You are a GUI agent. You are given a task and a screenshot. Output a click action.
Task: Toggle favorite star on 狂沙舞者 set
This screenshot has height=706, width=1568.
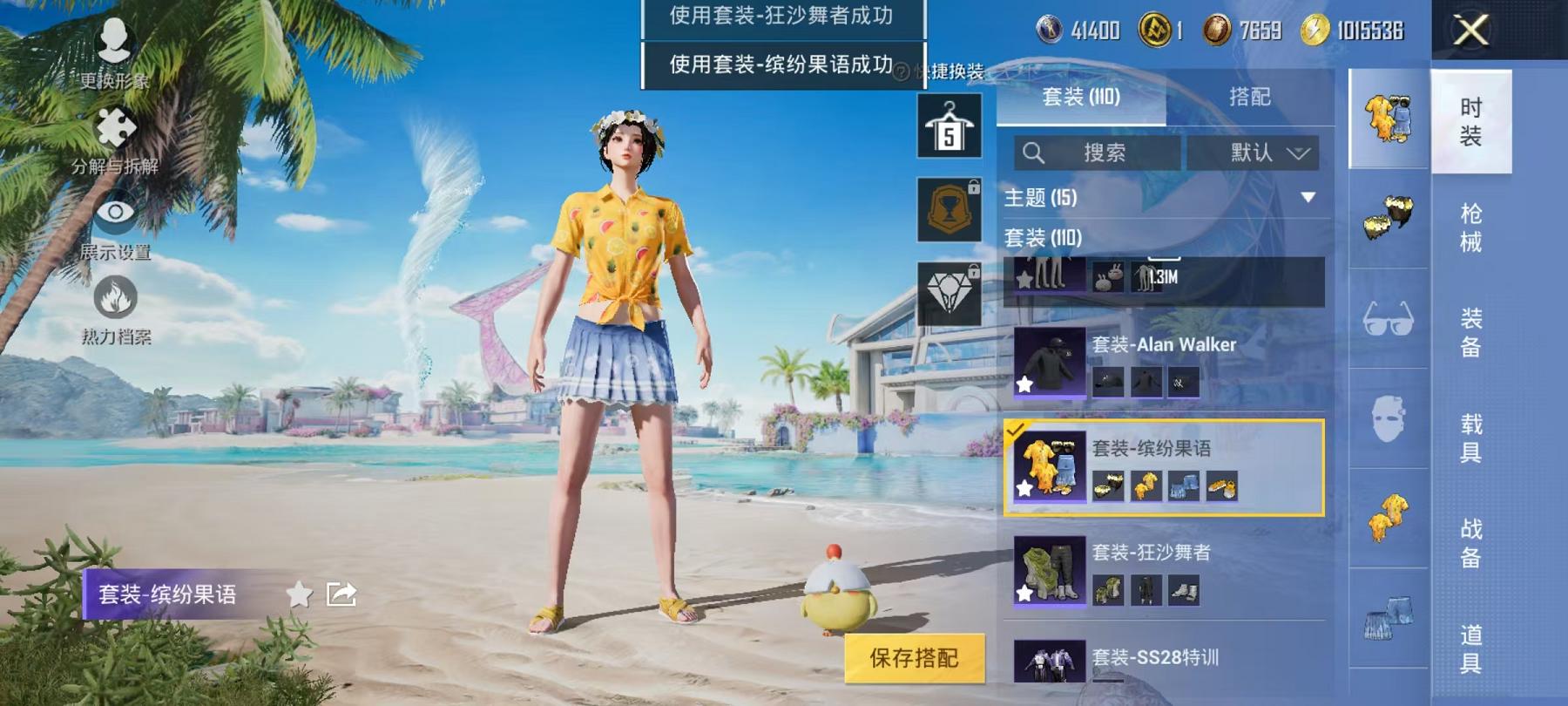pos(1025,593)
